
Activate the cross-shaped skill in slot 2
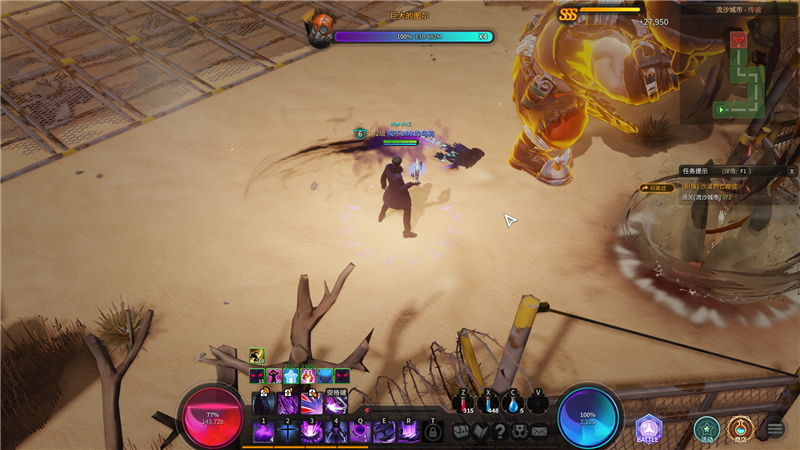(x=288, y=431)
